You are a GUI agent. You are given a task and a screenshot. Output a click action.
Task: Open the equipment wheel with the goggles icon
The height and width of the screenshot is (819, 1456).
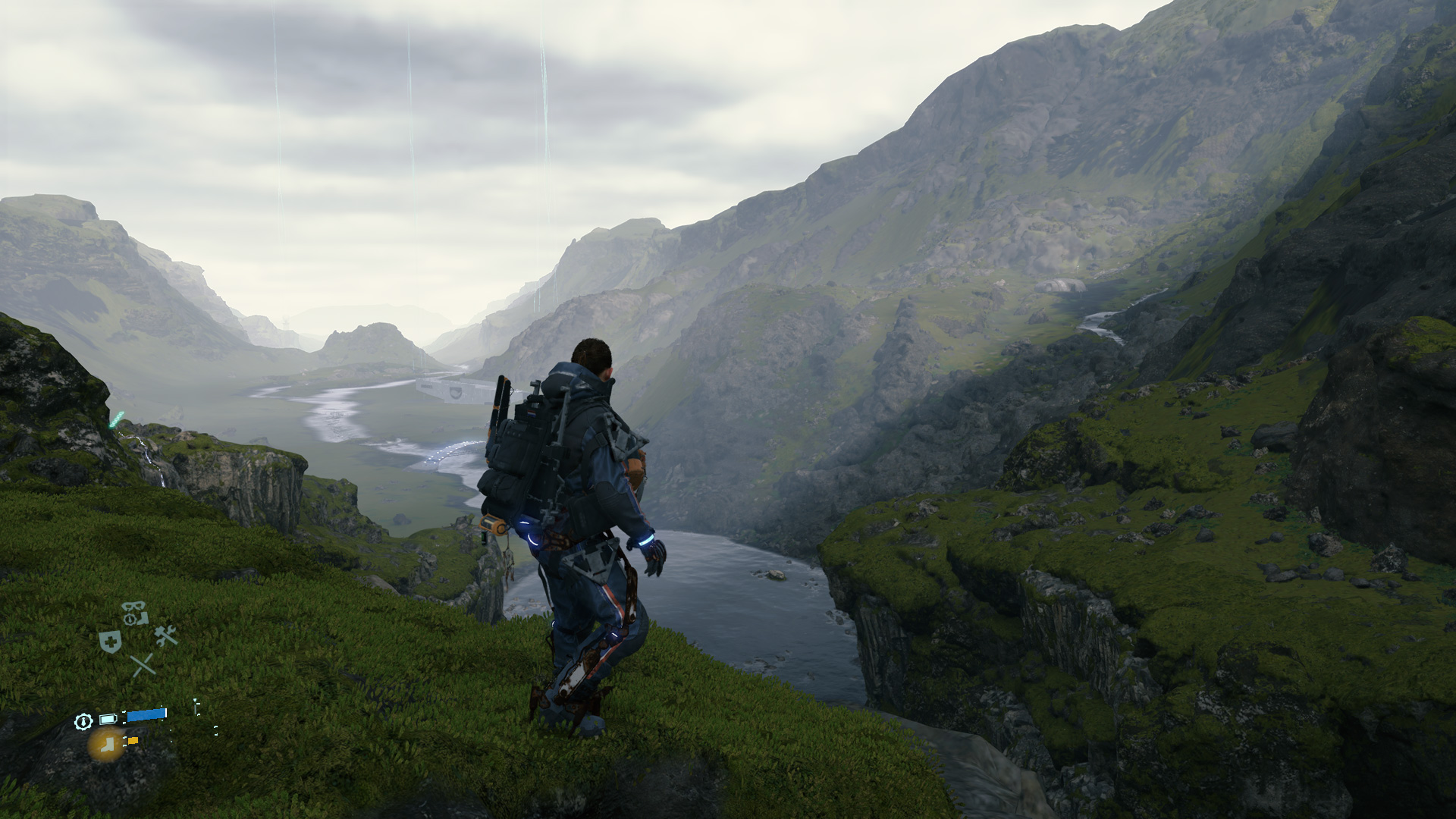(135, 613)
